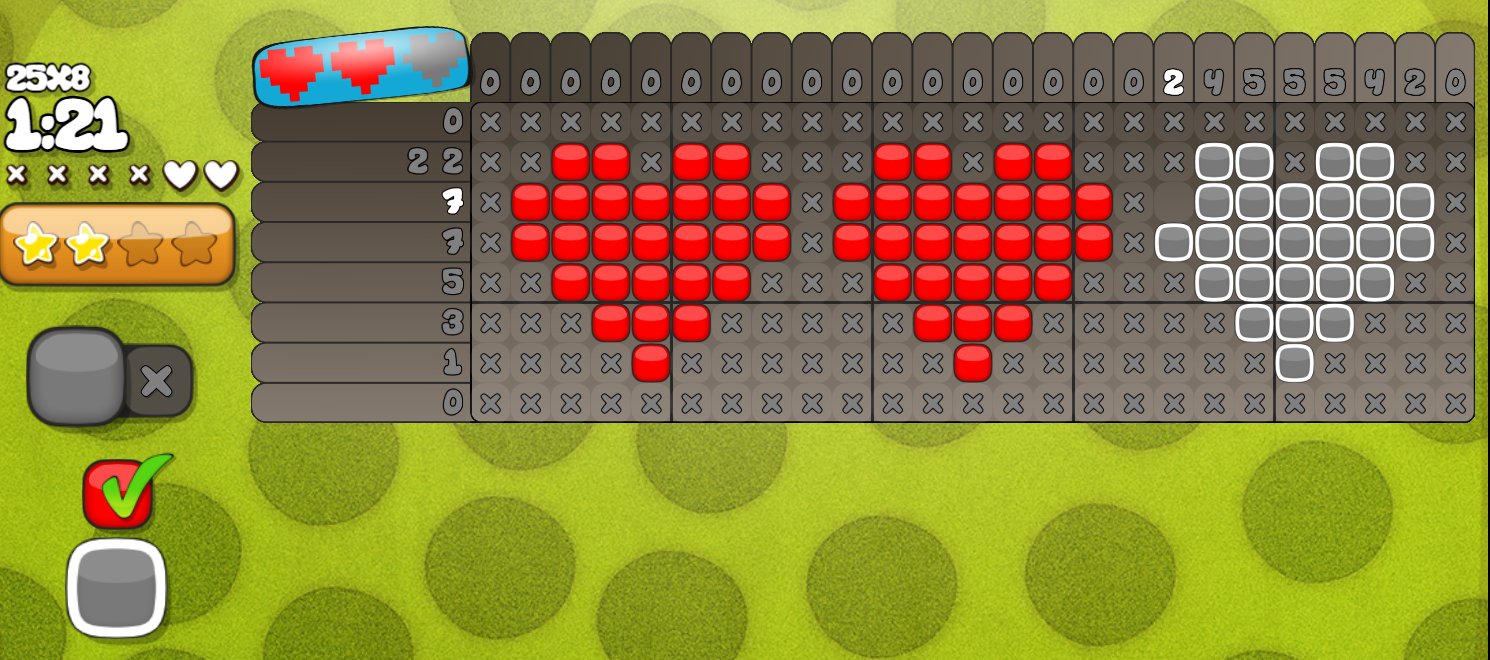The image size is (1490, 660).
Task: Choose the red color with green checkmark
Action: tap(118, 493)
